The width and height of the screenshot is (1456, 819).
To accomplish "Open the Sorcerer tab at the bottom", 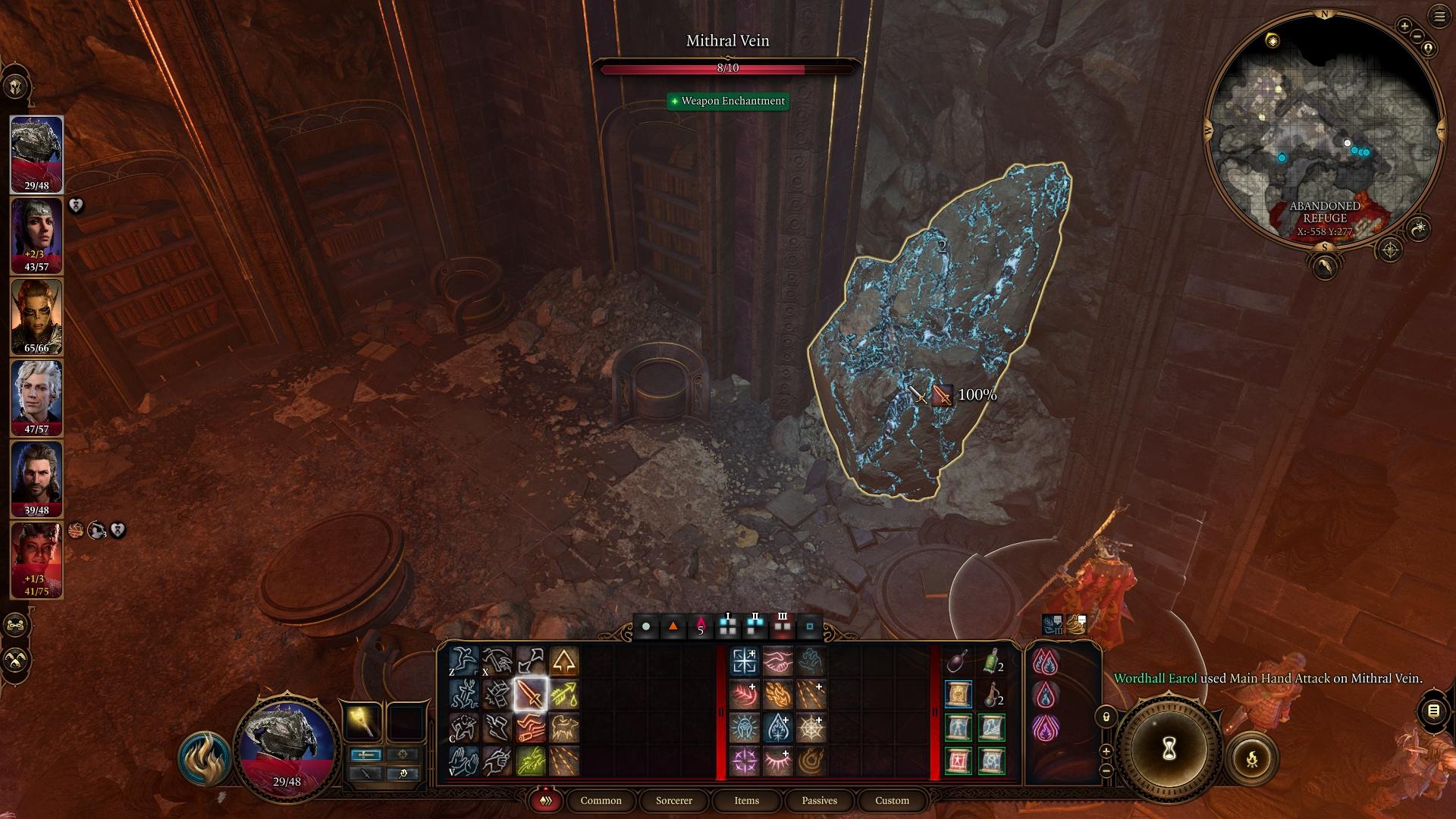I will (x=673, y=801).
